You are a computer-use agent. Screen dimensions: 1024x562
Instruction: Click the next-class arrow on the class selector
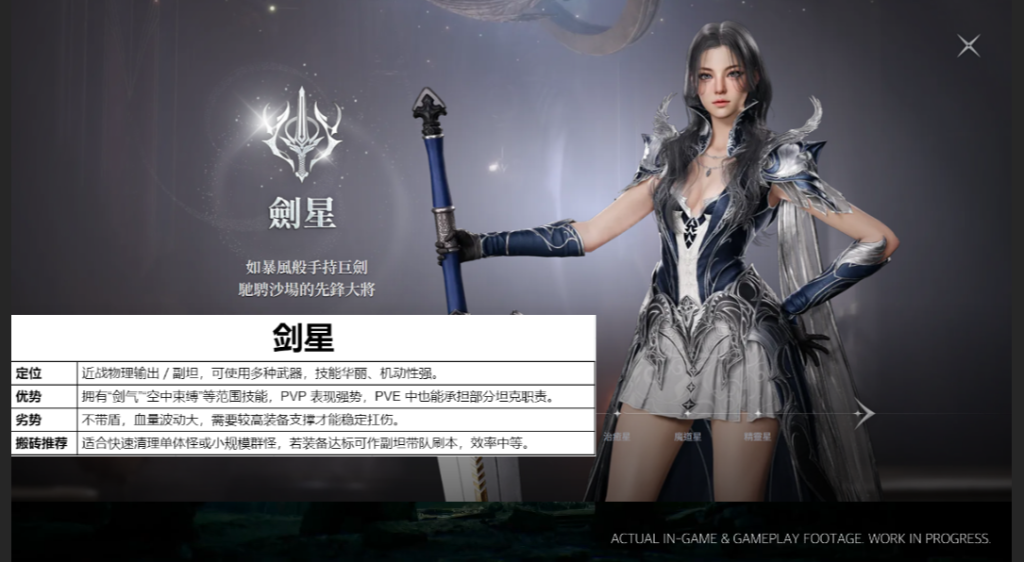(865, 412)
